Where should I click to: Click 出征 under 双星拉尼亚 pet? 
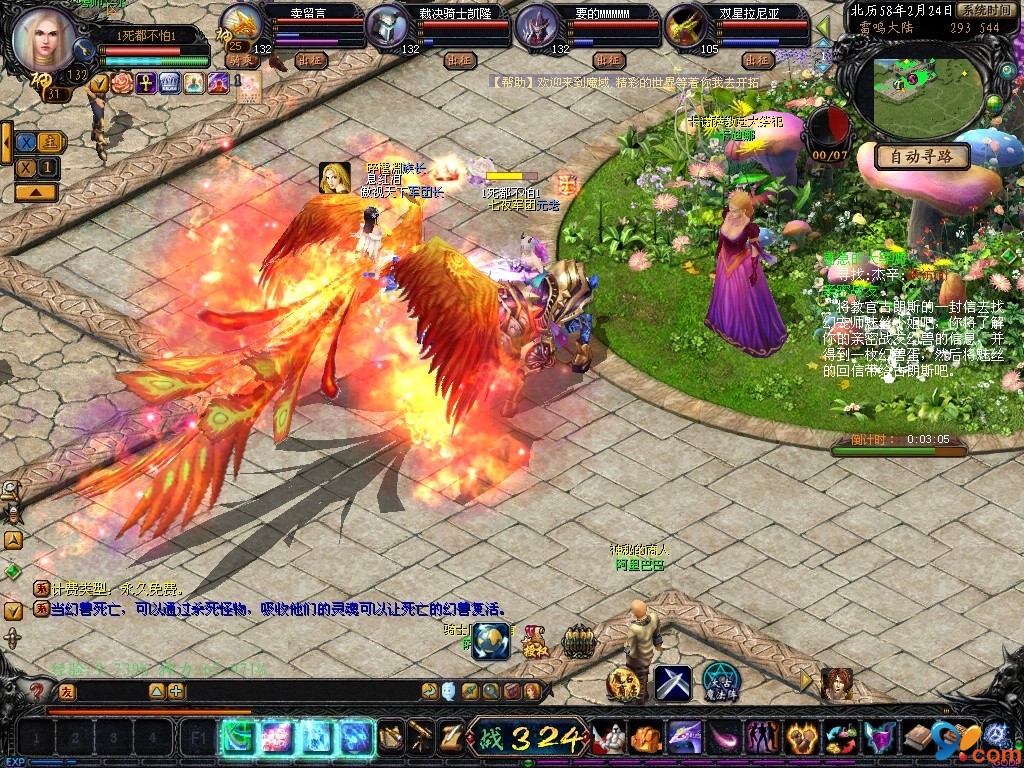[759, 60]
